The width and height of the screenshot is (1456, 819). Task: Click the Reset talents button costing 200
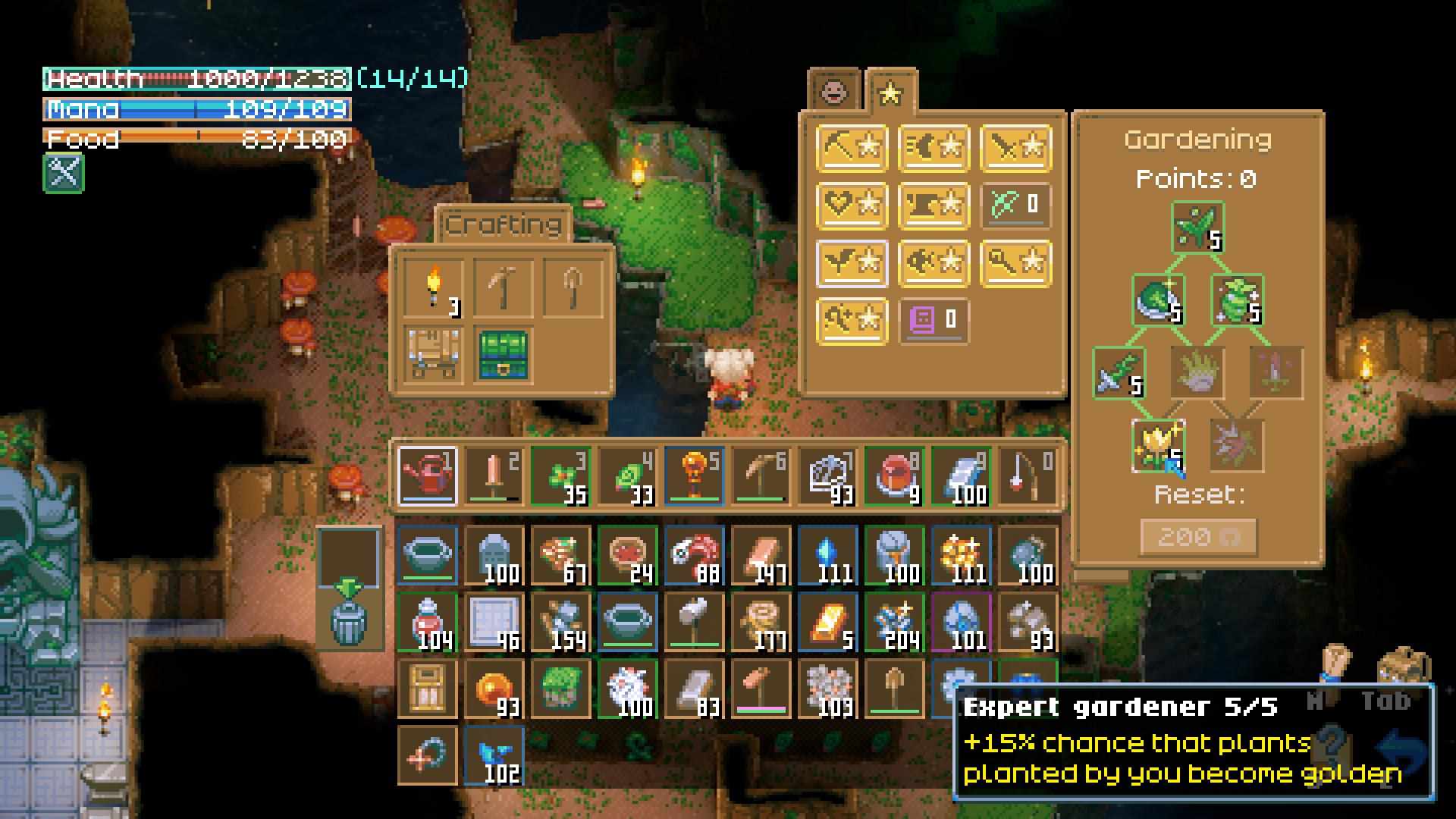point(1198,537)
